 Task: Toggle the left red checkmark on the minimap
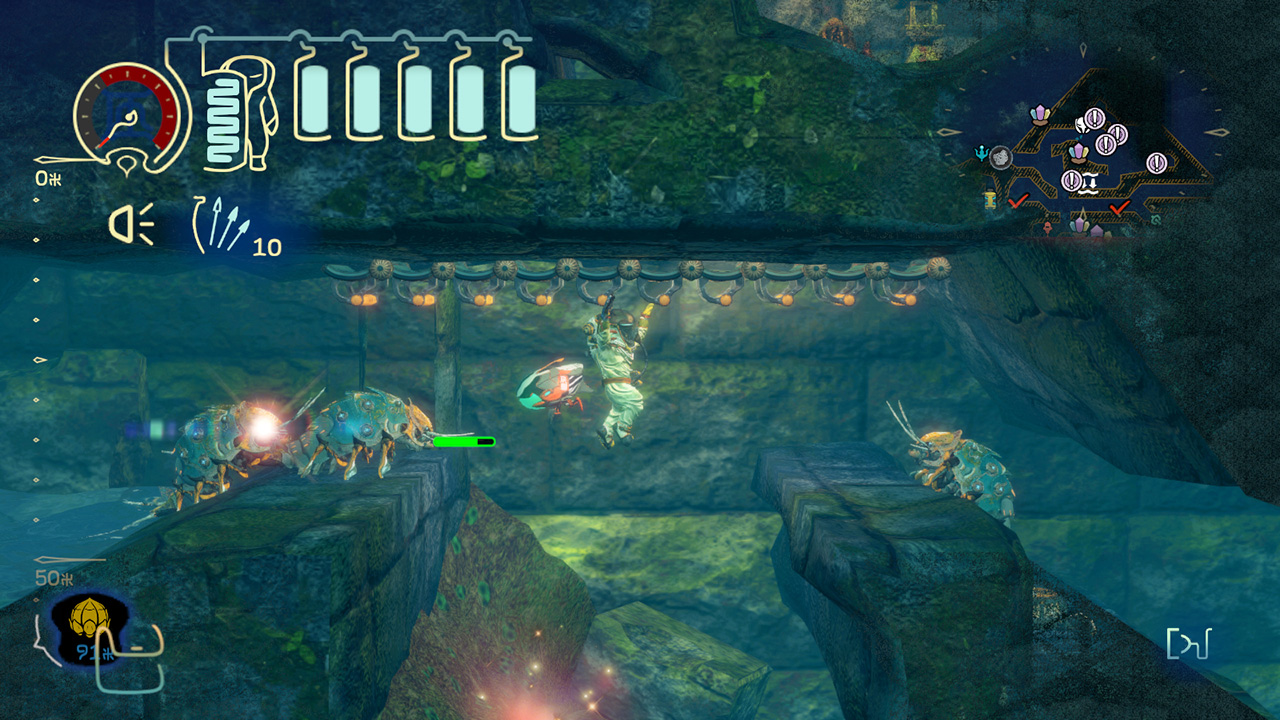click(1017, 202)
